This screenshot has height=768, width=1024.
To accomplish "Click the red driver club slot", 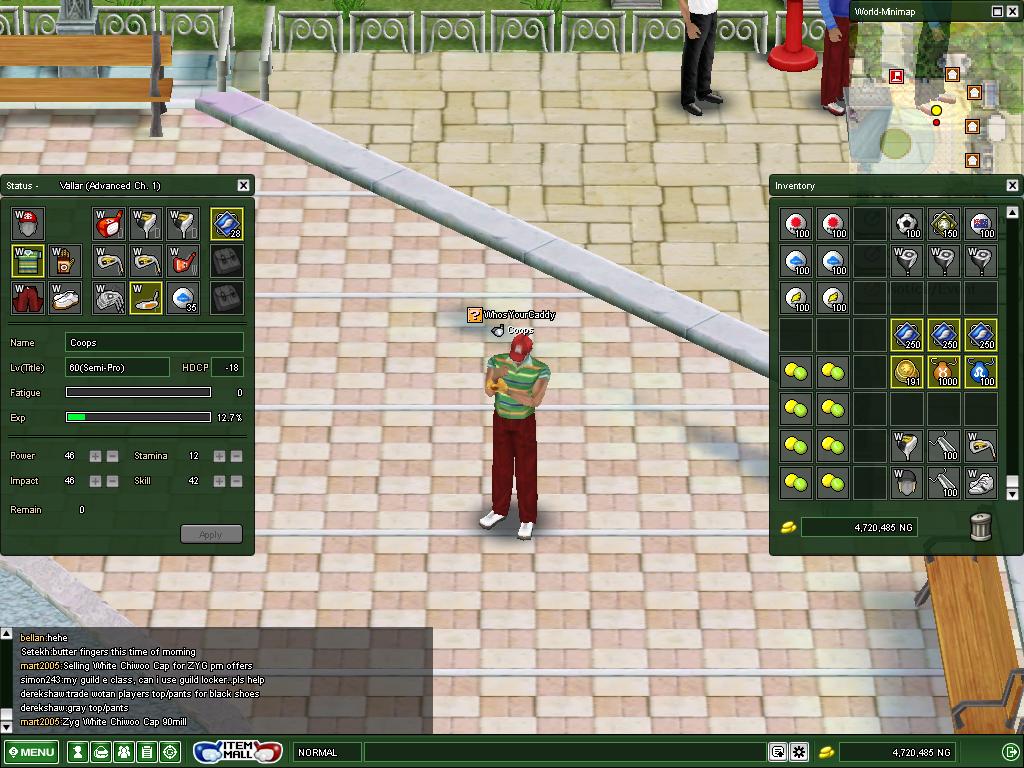I will pos(109,224).
